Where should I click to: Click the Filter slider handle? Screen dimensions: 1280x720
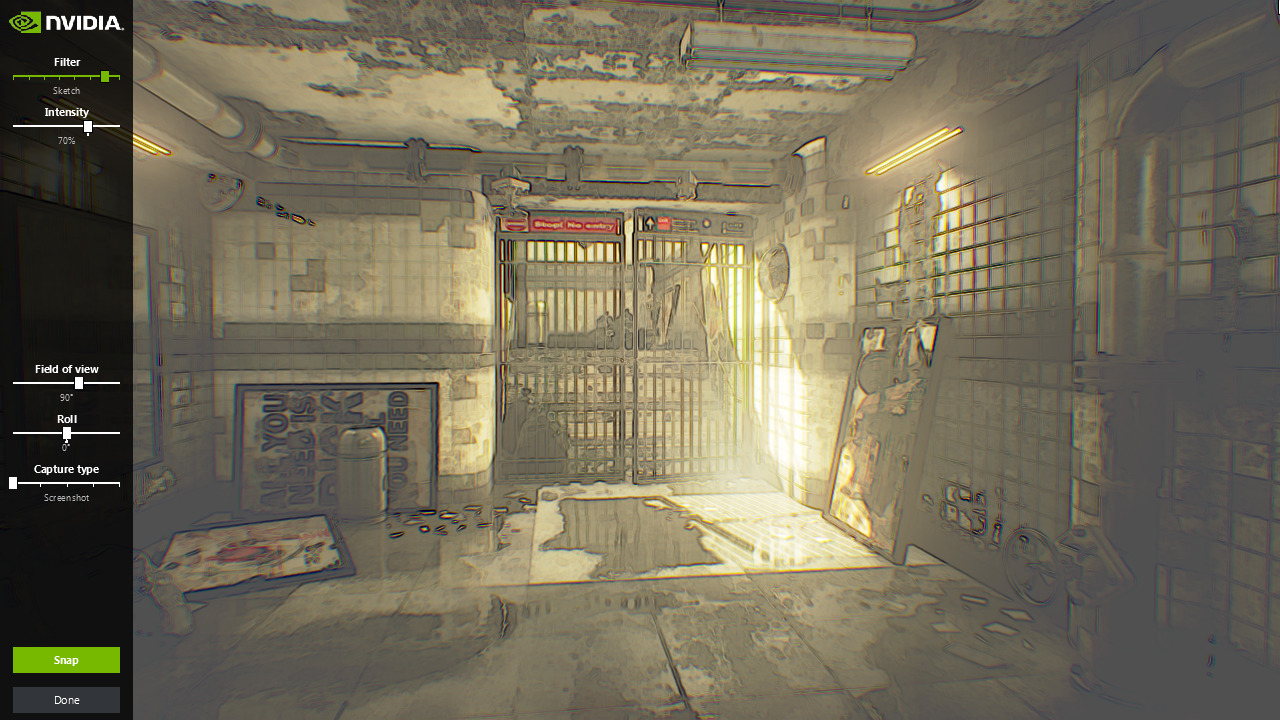(x=105, y=77)
